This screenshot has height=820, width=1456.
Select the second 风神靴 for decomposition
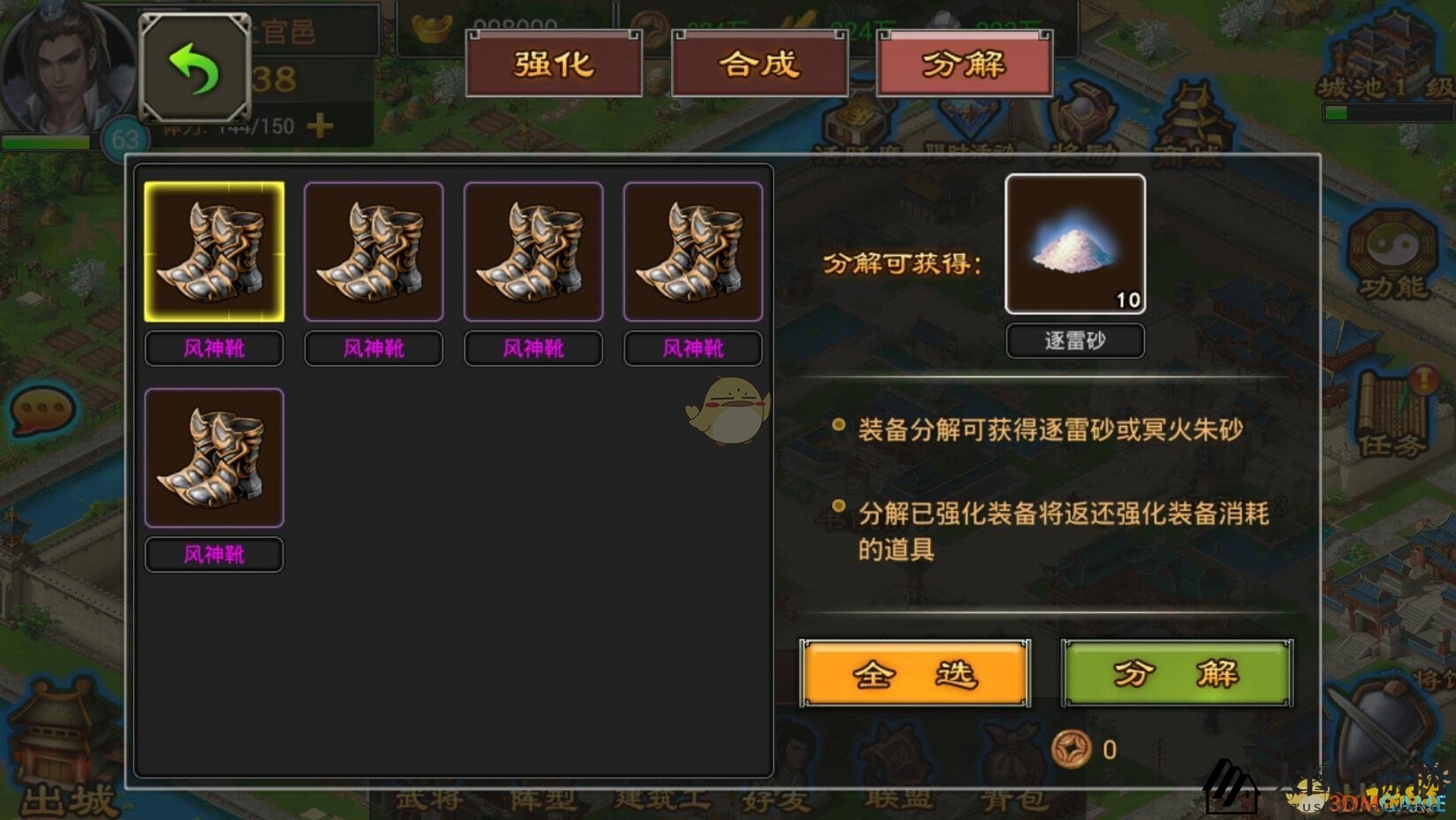click(x=373, y=251)
